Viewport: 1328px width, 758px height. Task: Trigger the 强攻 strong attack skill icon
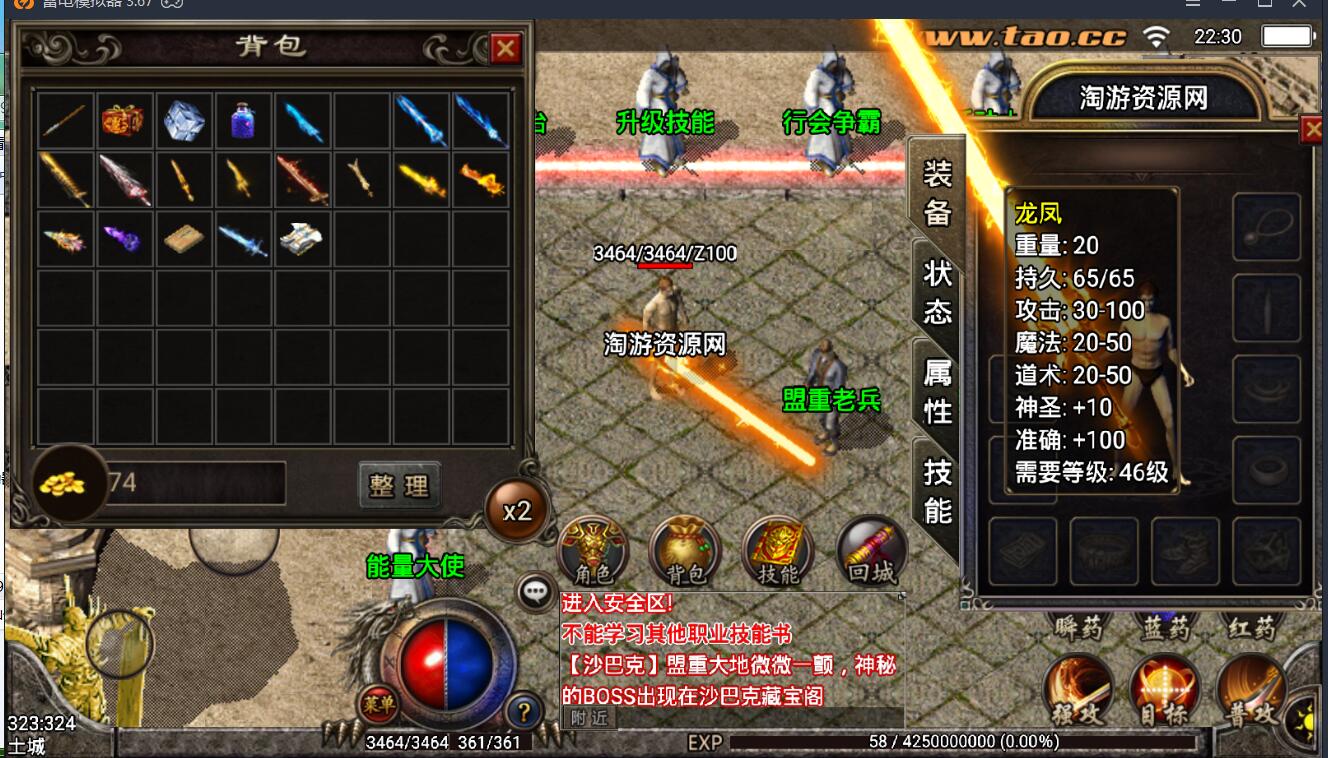[1078, 690]
